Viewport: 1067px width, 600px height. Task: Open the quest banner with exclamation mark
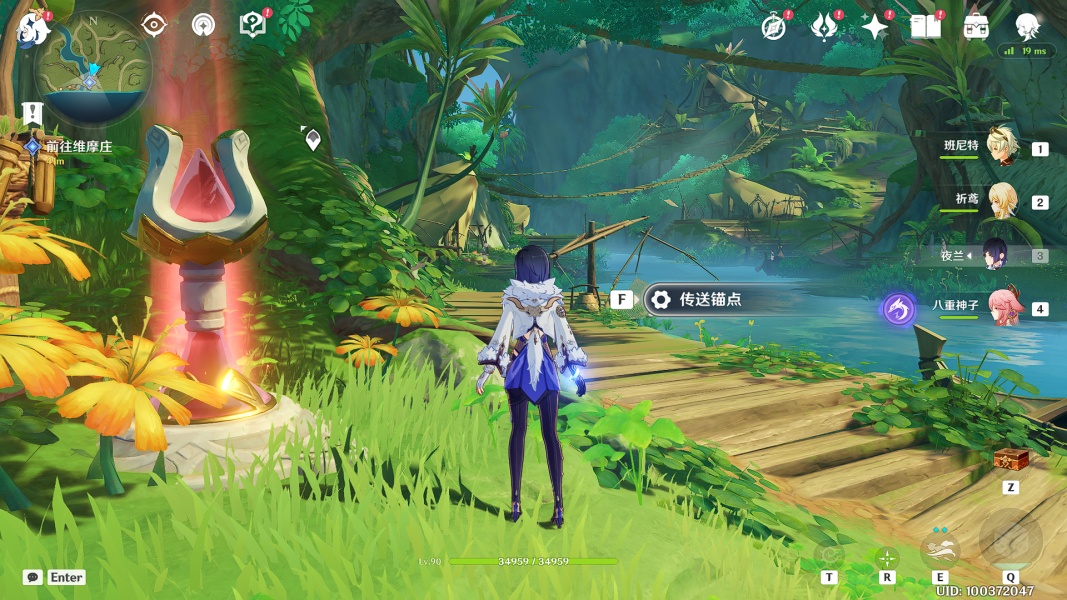tap(32, 112)
